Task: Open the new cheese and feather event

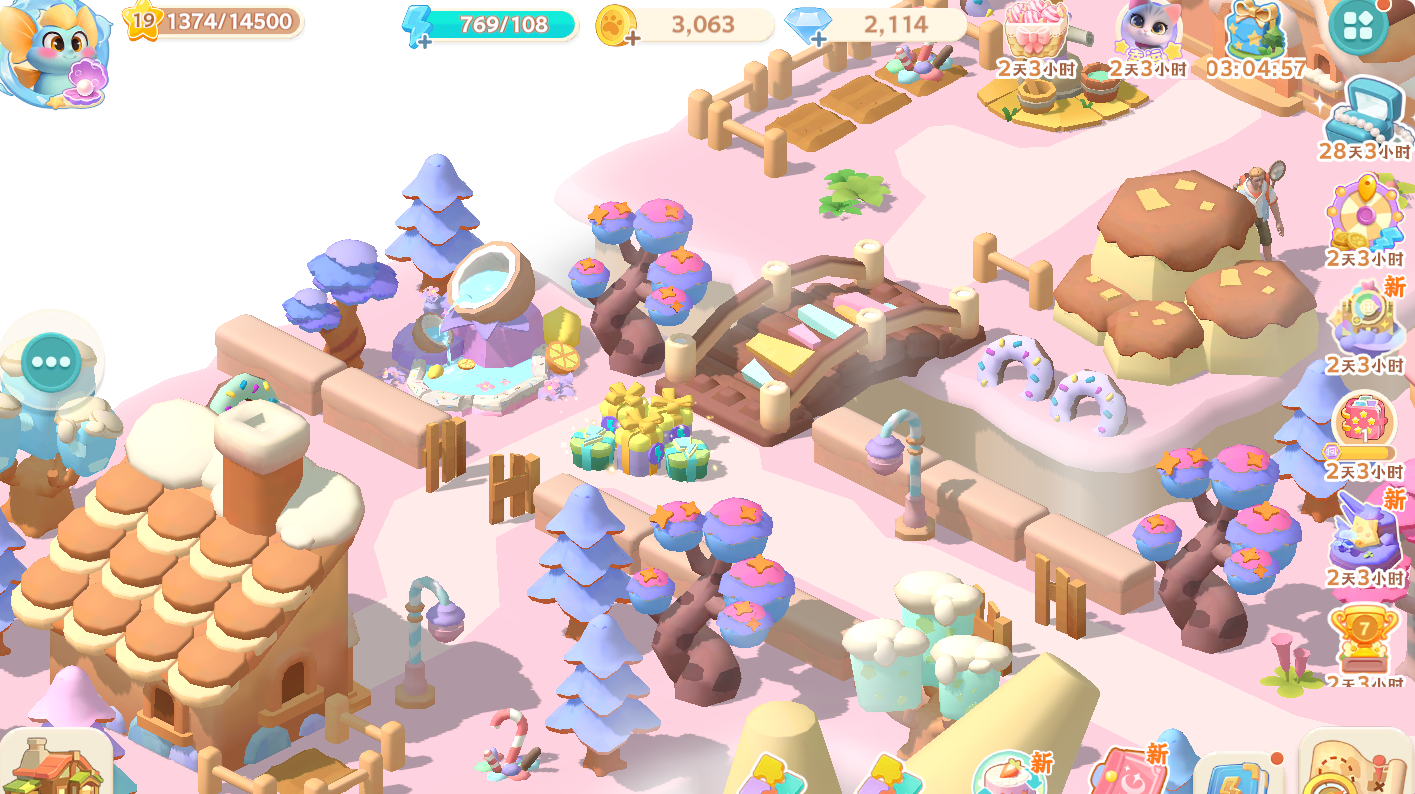Action: pos(1364,532)
